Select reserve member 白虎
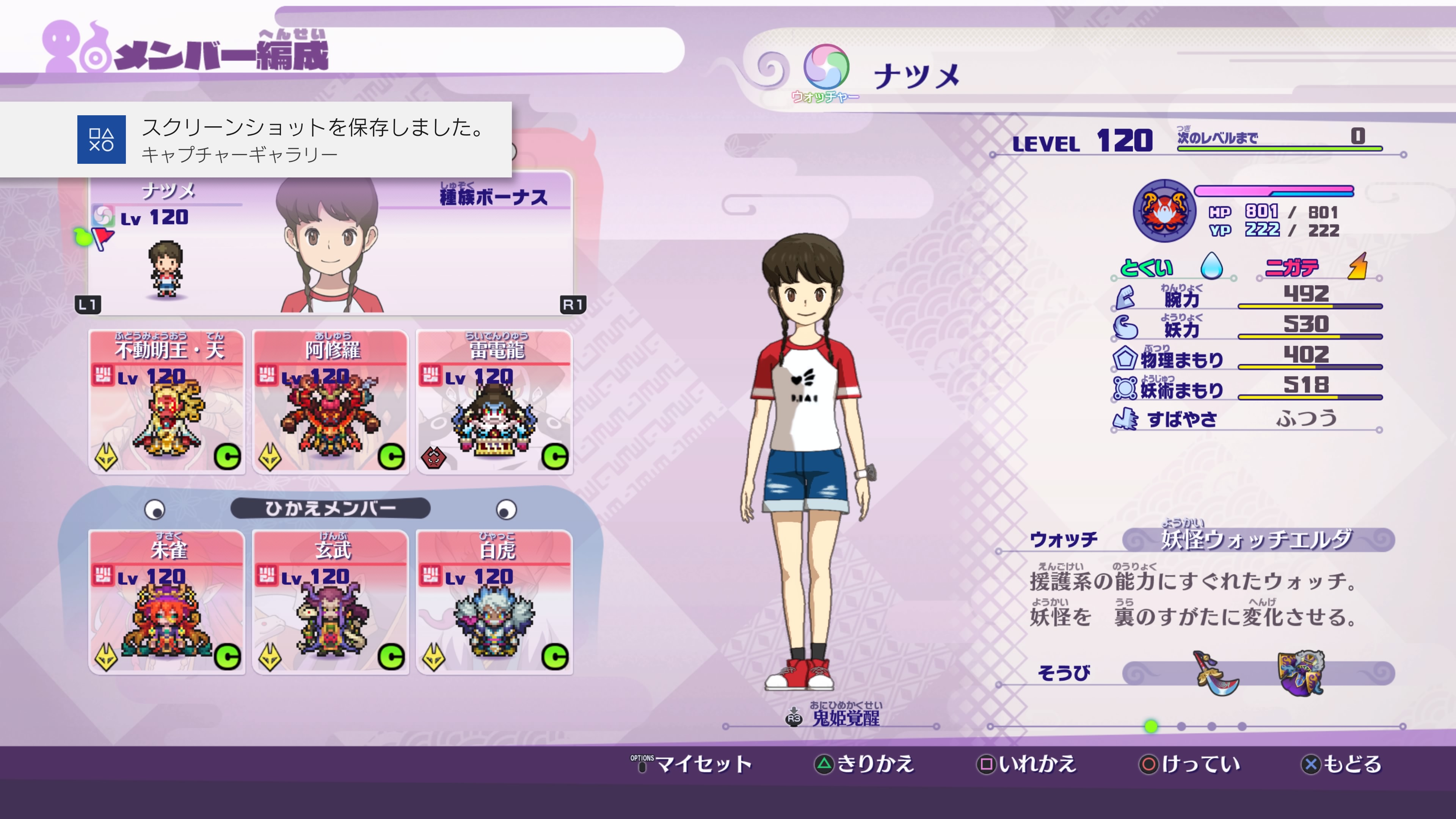 click(494, 602)
